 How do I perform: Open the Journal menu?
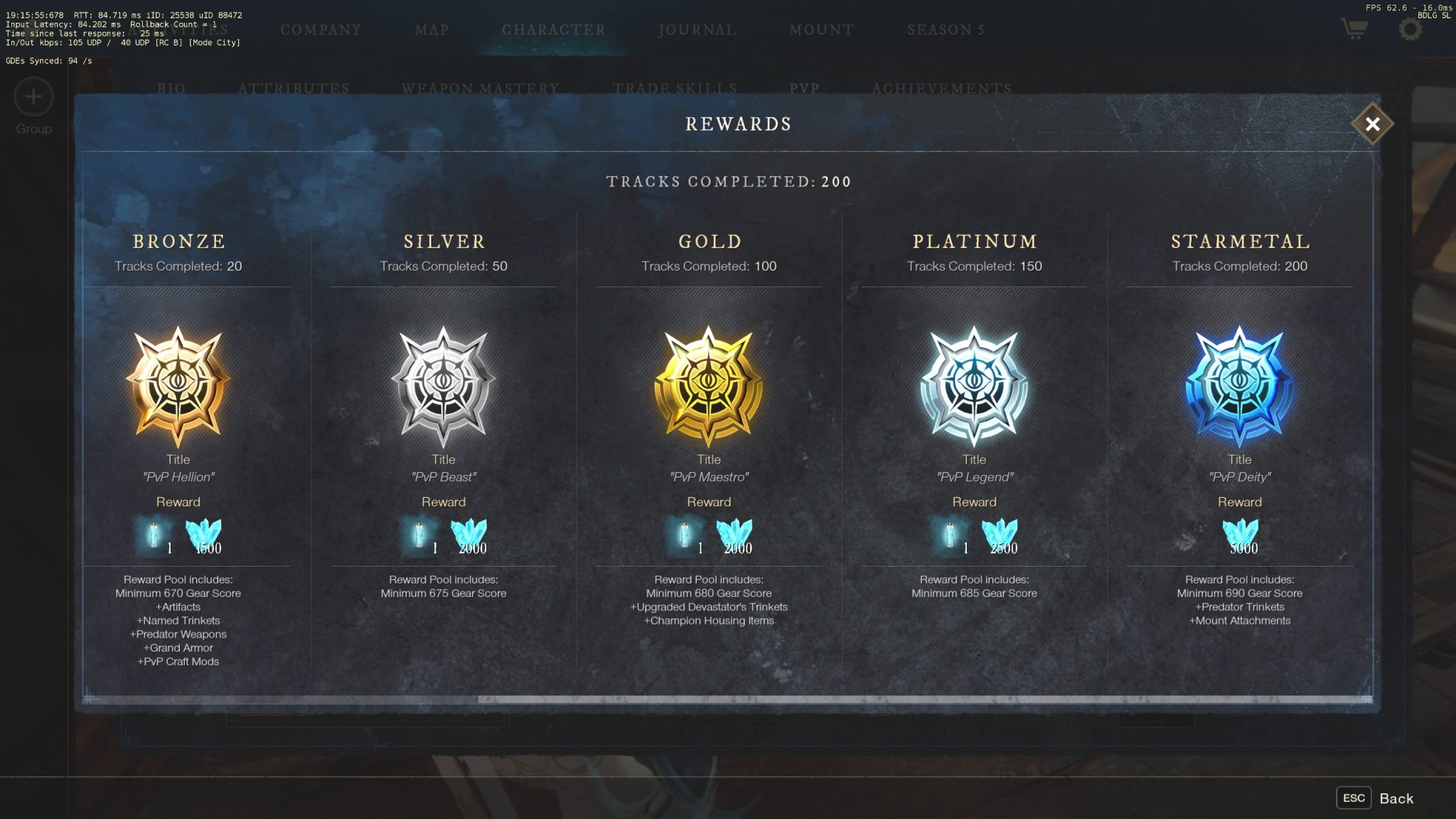tap(696, 30)
